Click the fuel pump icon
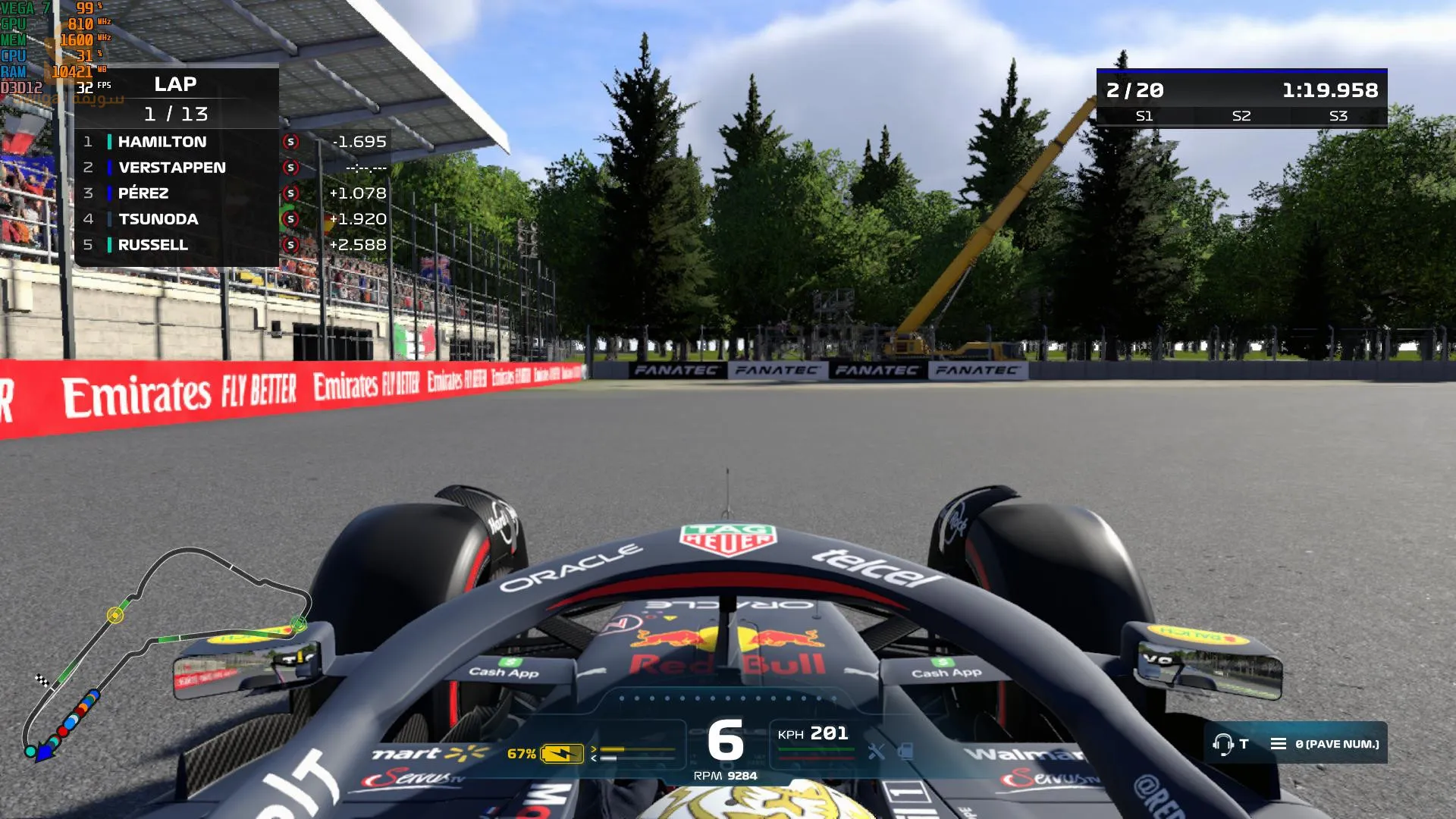Image resolution: width=1456 pixels, height=819 pixels. coord(905,752)
